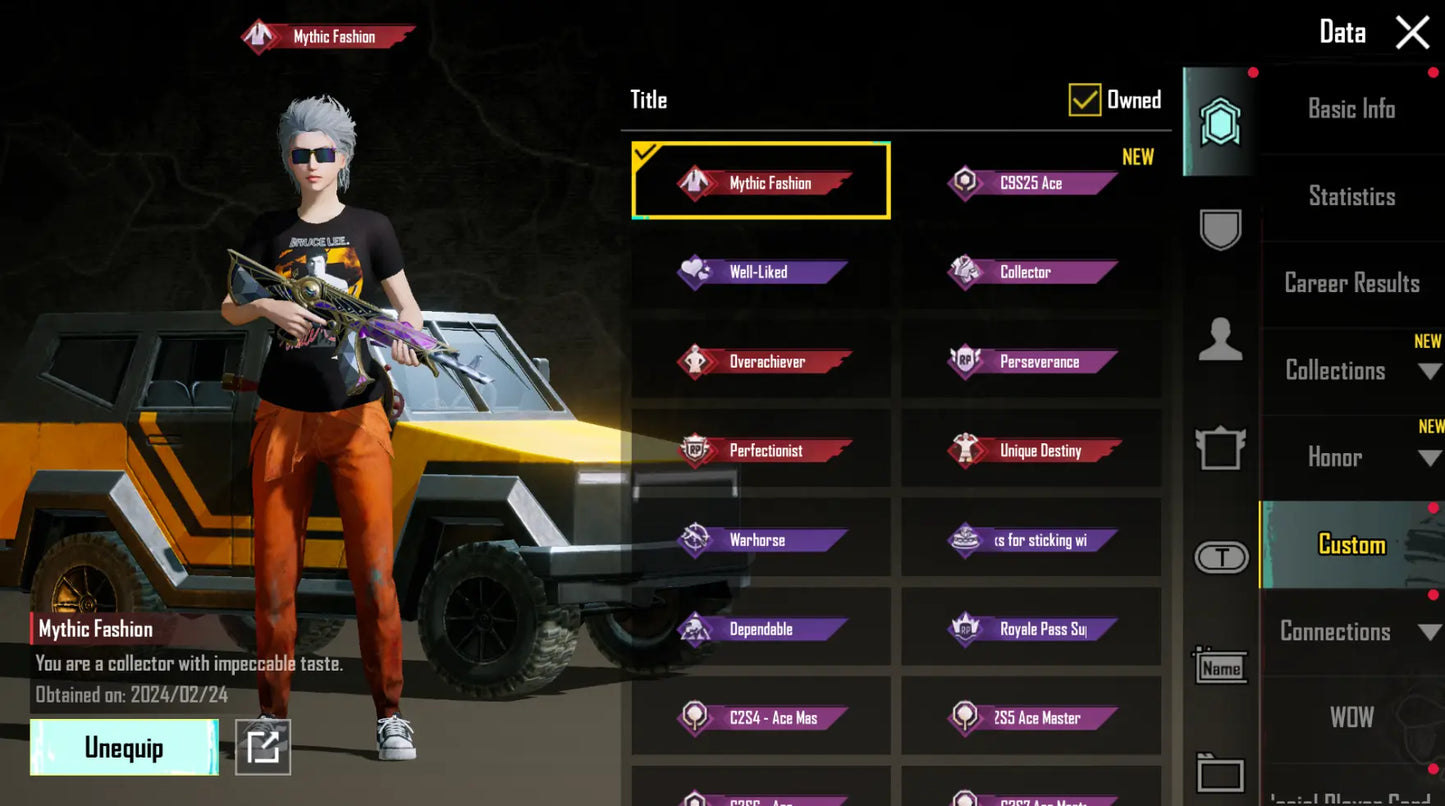The width and height of the screenshot is (1445, 806).
Task: Expand the Collections menu
Action: pyautogui.click(x=1351, y=370)
